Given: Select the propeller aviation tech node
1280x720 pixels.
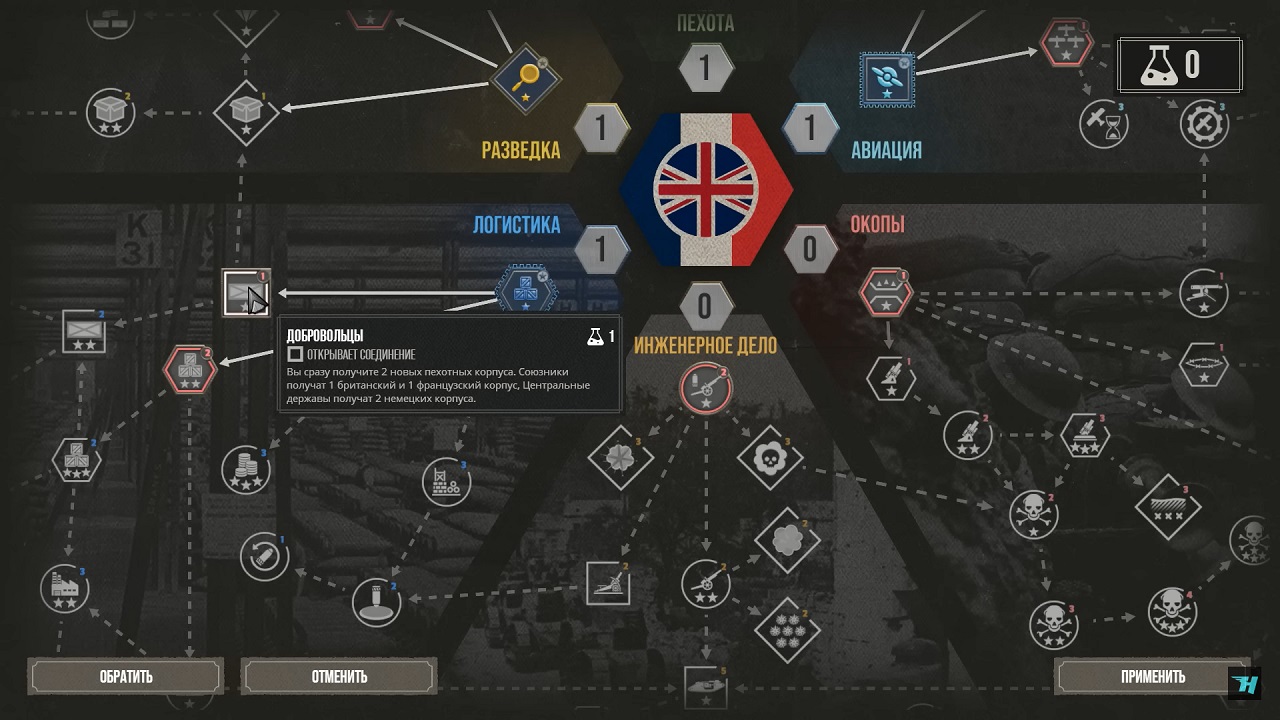Looking at the screenshot, I should coord(887,79).
